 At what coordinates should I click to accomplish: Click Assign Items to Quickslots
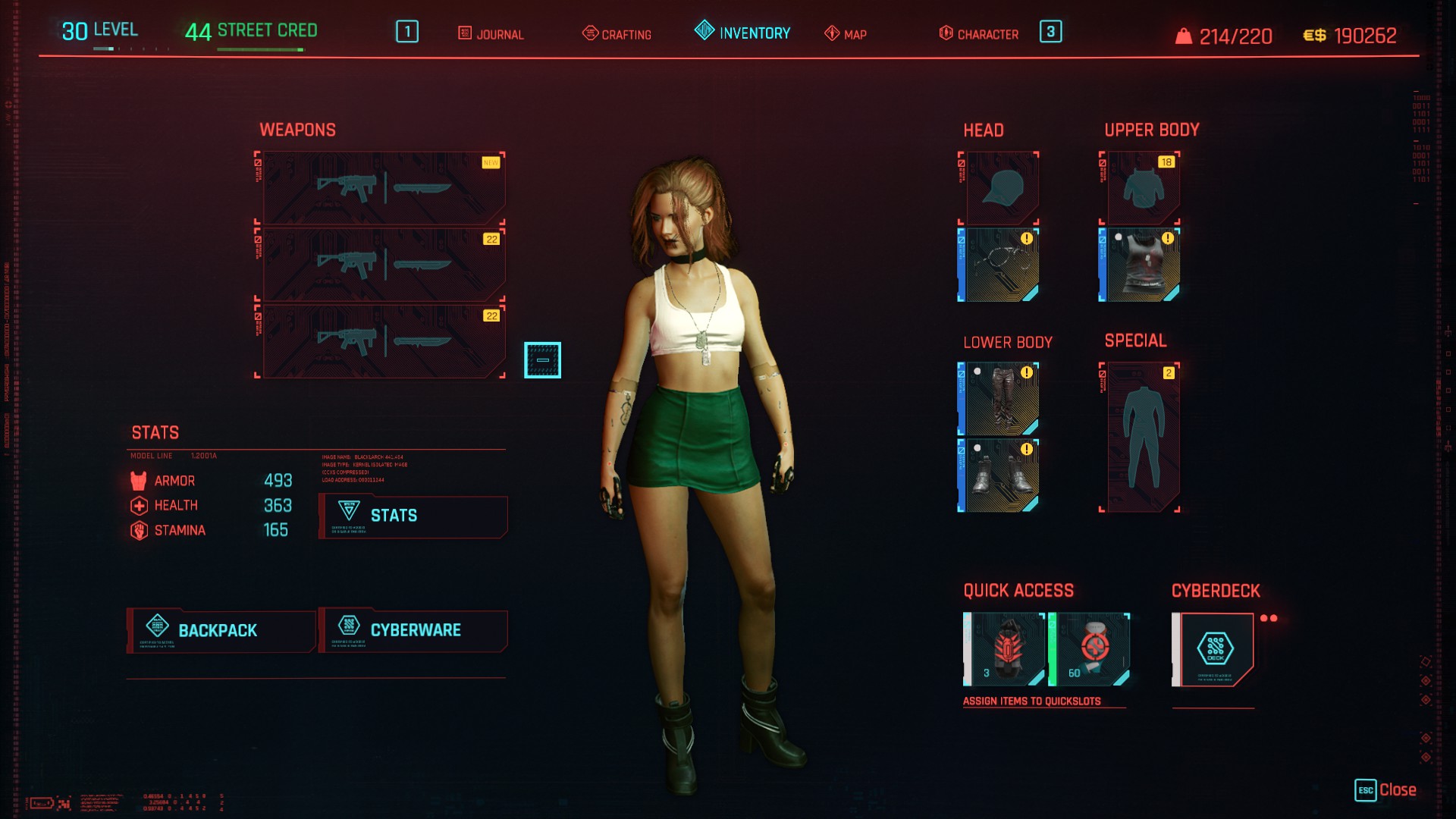(1031, 701)
